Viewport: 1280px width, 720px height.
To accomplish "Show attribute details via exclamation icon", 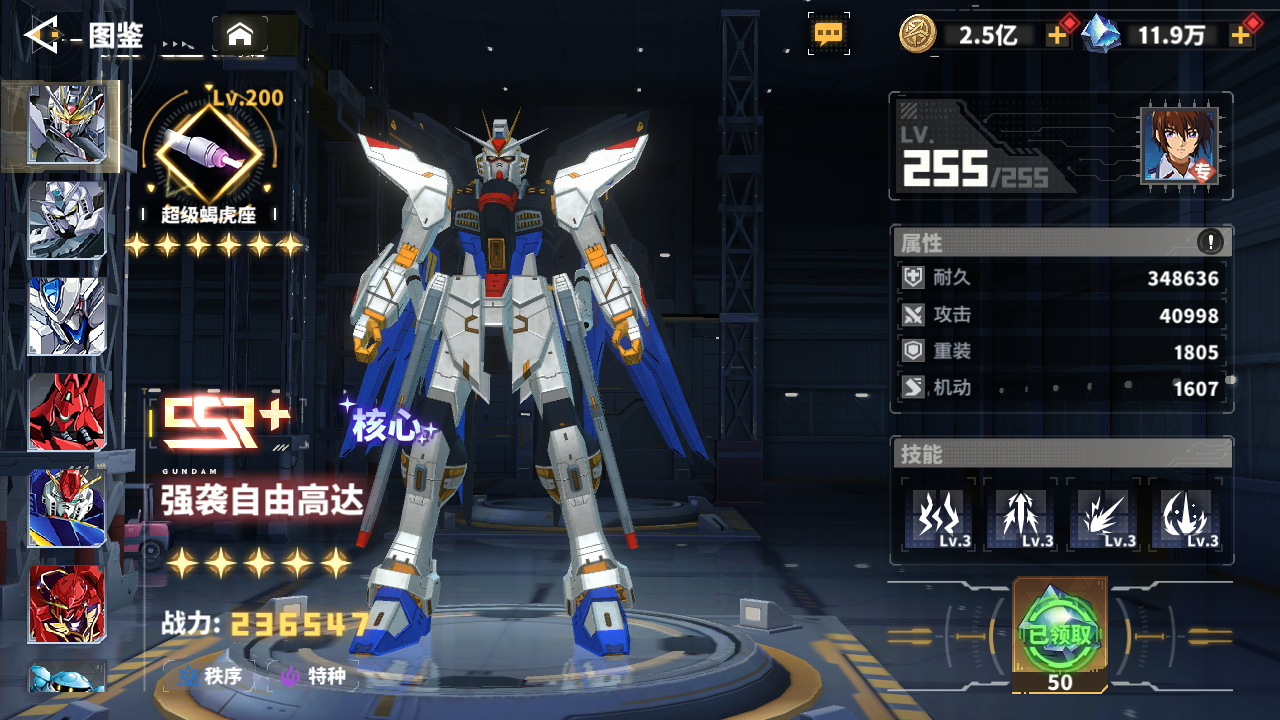I will point(1210,241).
